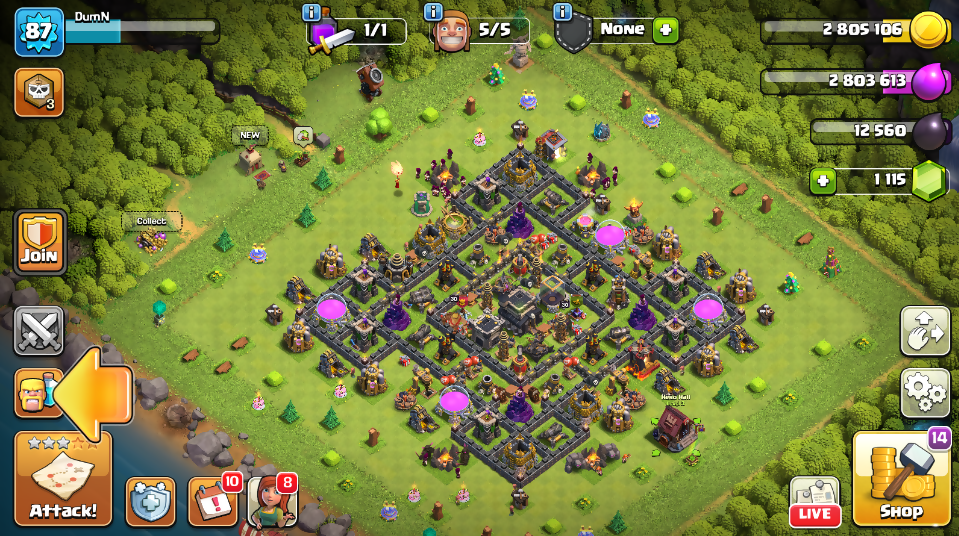
Task: Add a shield using green plus beside None
Action: click(x=665, y=30)
